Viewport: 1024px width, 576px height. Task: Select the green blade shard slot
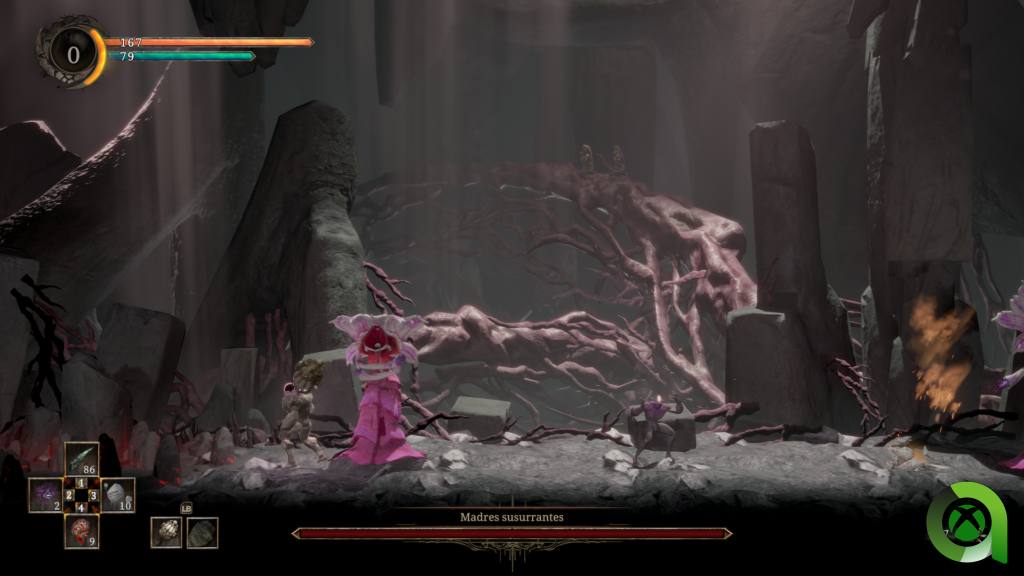click(x=81, y=460)
